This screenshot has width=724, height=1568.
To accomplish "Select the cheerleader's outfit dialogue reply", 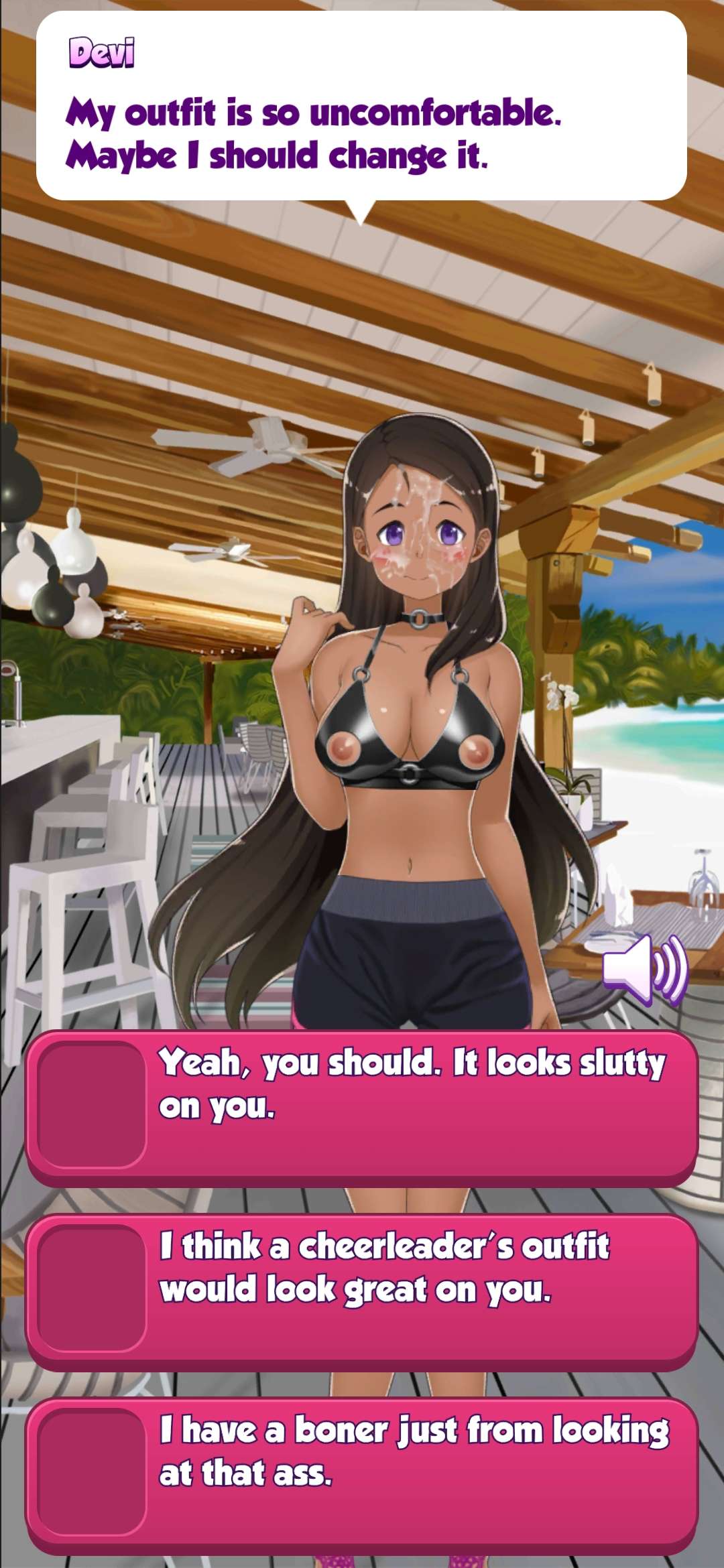I will (362, 1291).
